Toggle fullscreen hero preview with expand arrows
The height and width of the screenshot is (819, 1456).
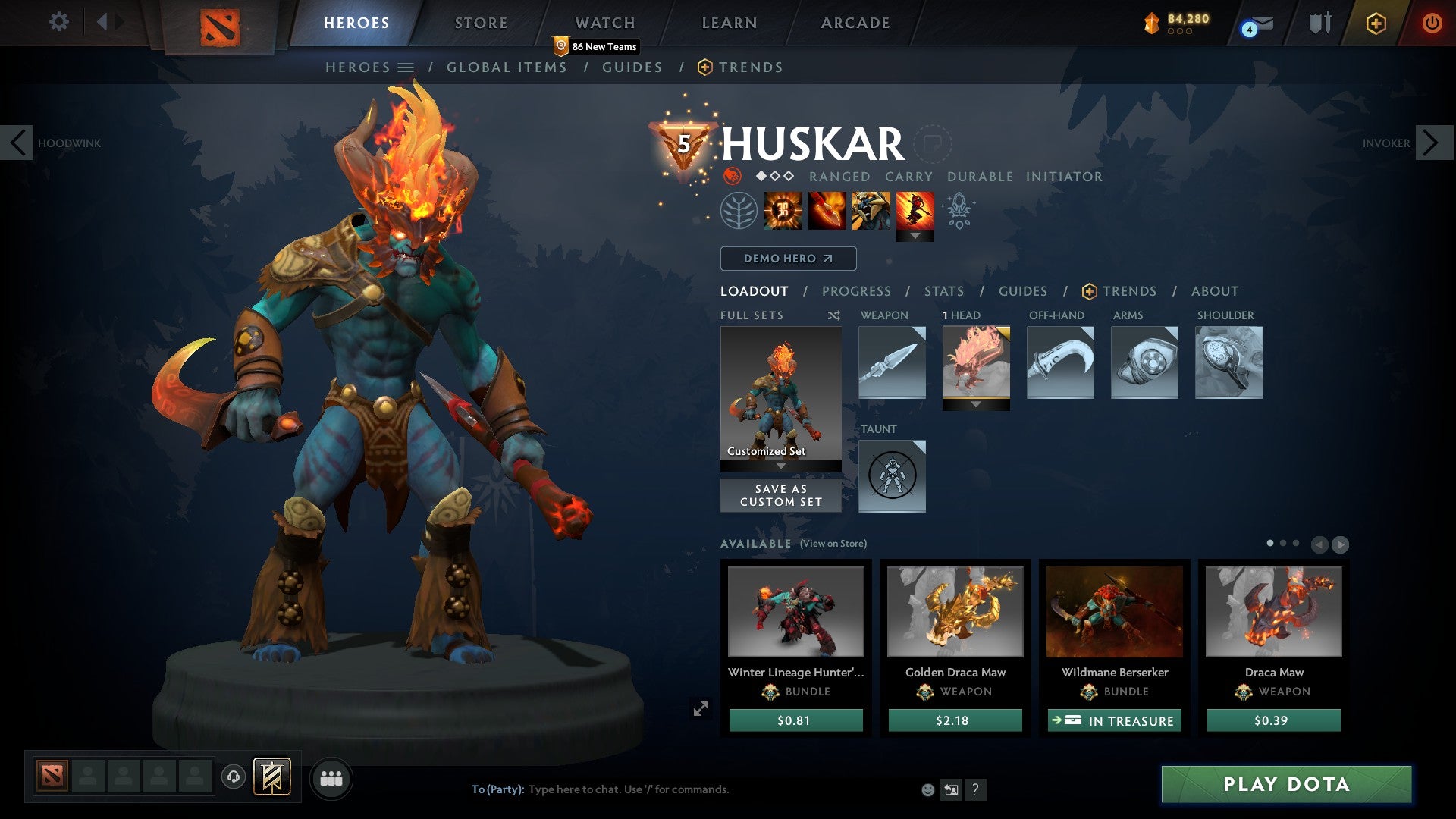tap(701, 708)
